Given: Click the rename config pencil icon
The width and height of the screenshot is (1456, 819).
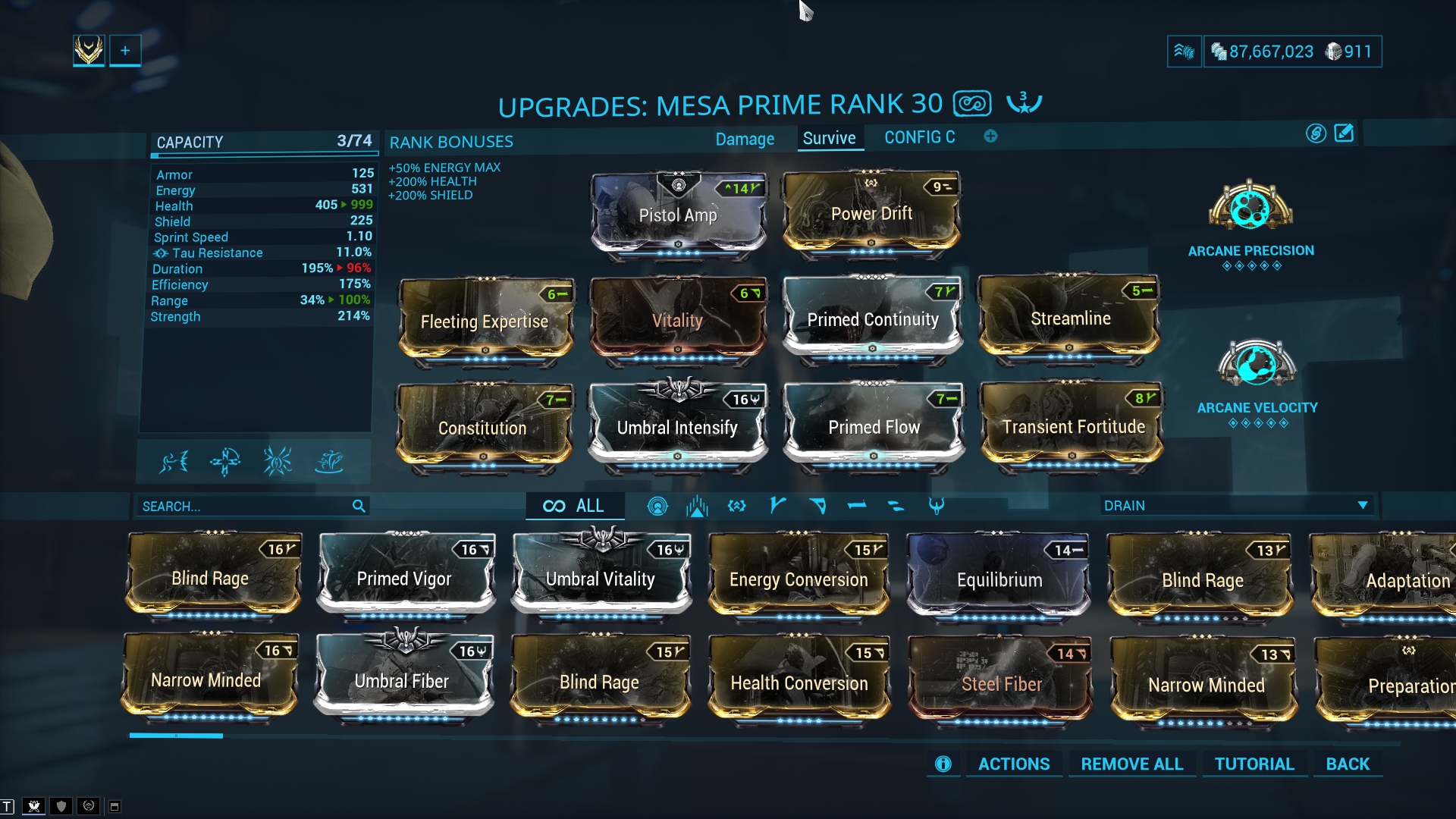Looking at the screenshot, I should tap(1344, 133).
